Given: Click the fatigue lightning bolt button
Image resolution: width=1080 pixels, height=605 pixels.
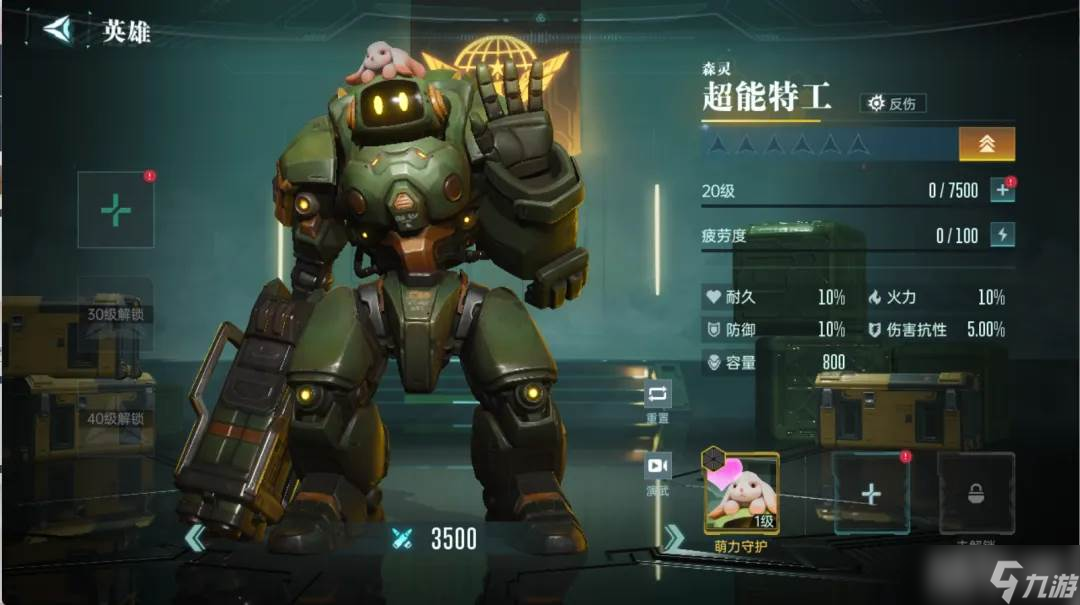Looking at the screenshot, I should [1002, 235].
